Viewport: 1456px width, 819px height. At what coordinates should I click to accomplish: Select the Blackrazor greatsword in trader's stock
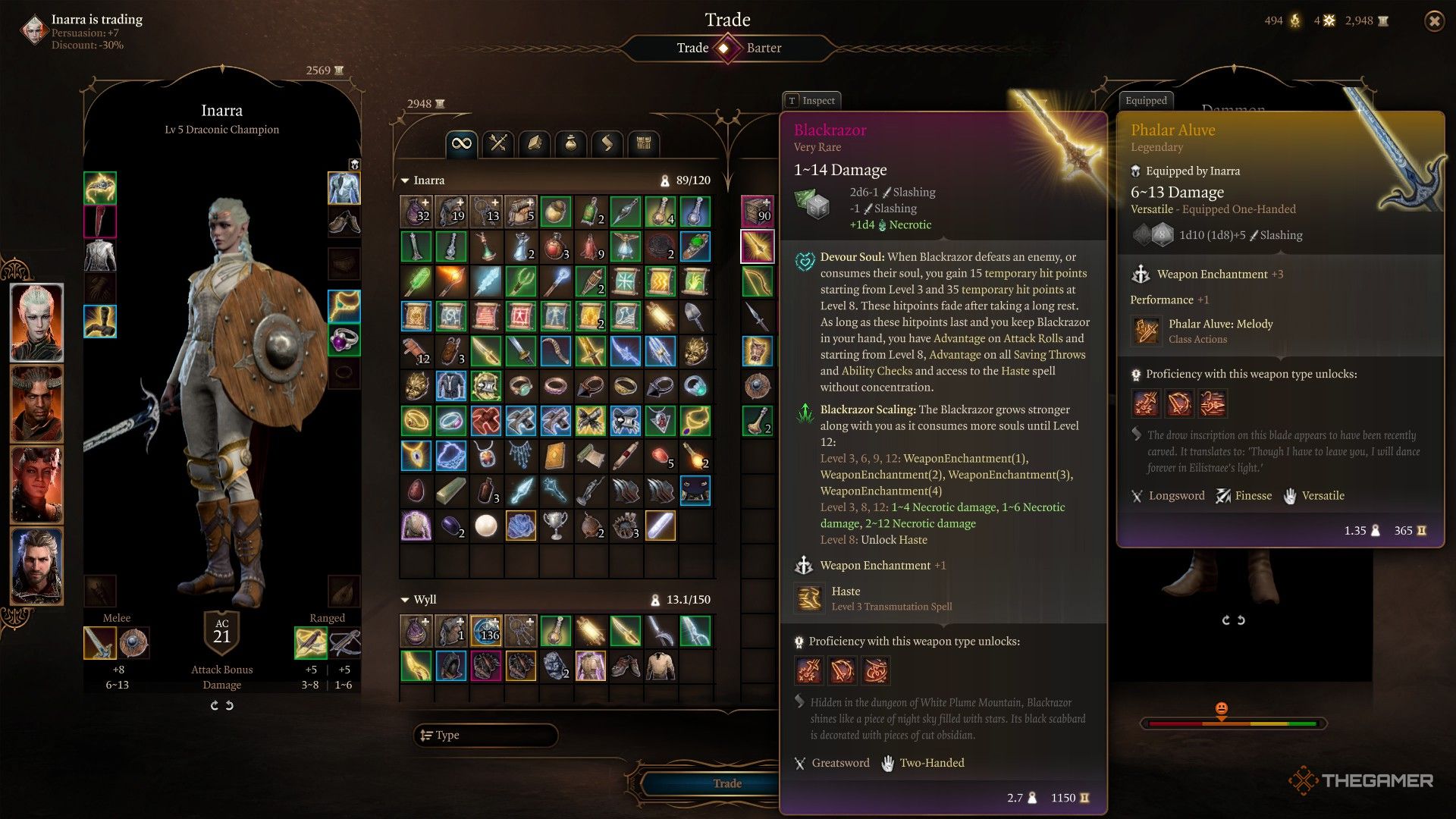757,246
